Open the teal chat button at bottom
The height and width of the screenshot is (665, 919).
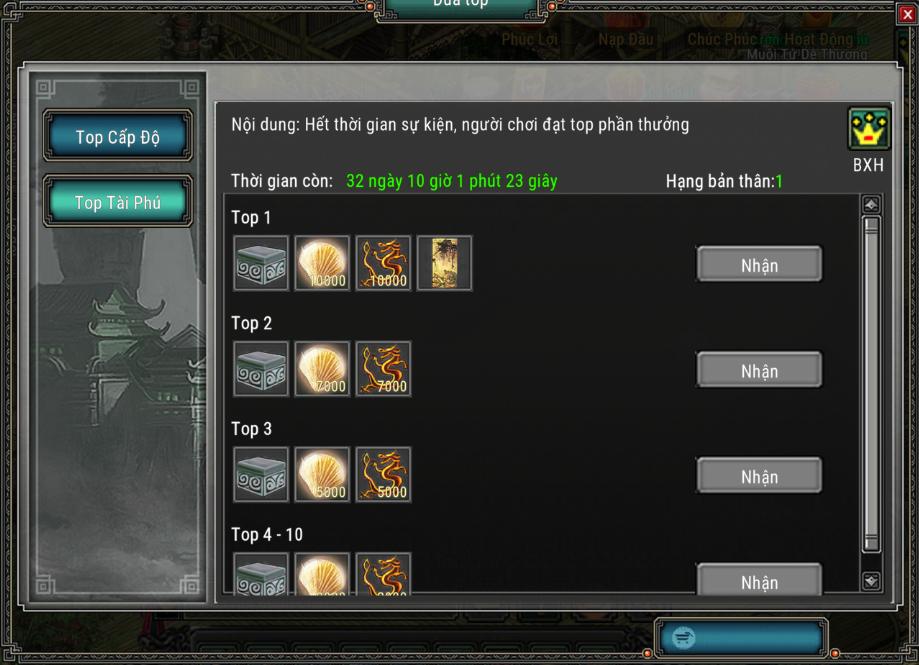(x=741, y=637)
